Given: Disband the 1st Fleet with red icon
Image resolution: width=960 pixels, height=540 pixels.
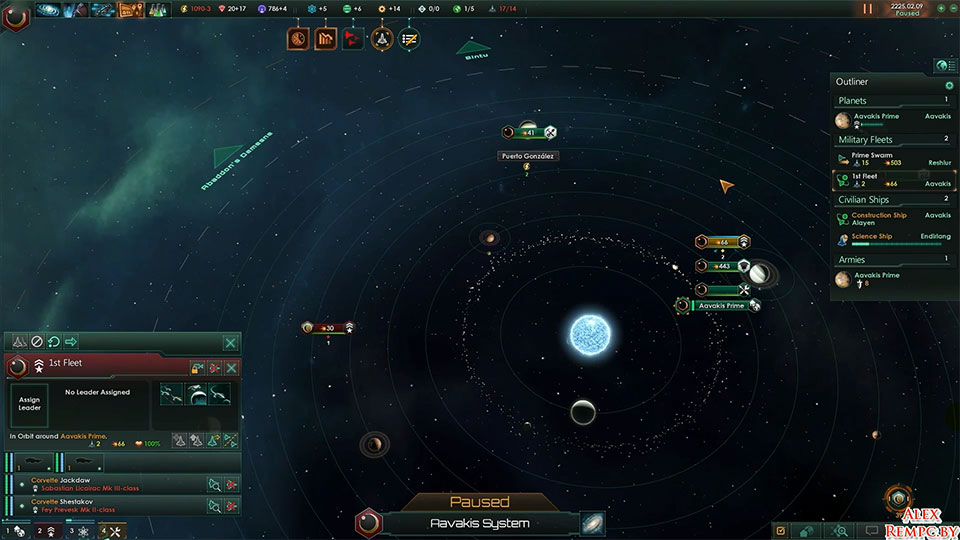Looking at the screenshot, I should (x=214, y=368).
